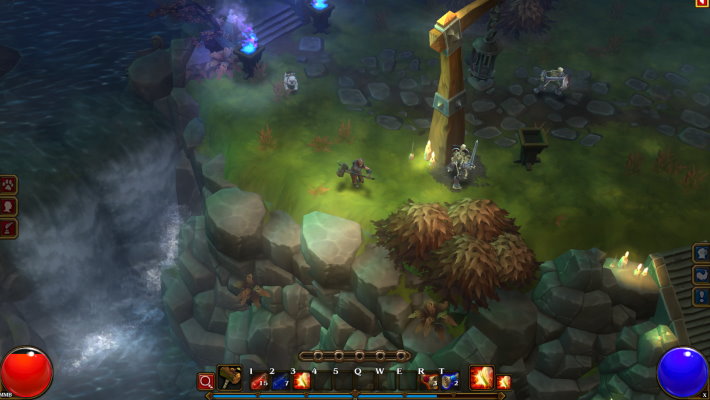Open the red quill journal button
Image resolution: width=710 pixels, height=400 pixels.
(8, 229)
